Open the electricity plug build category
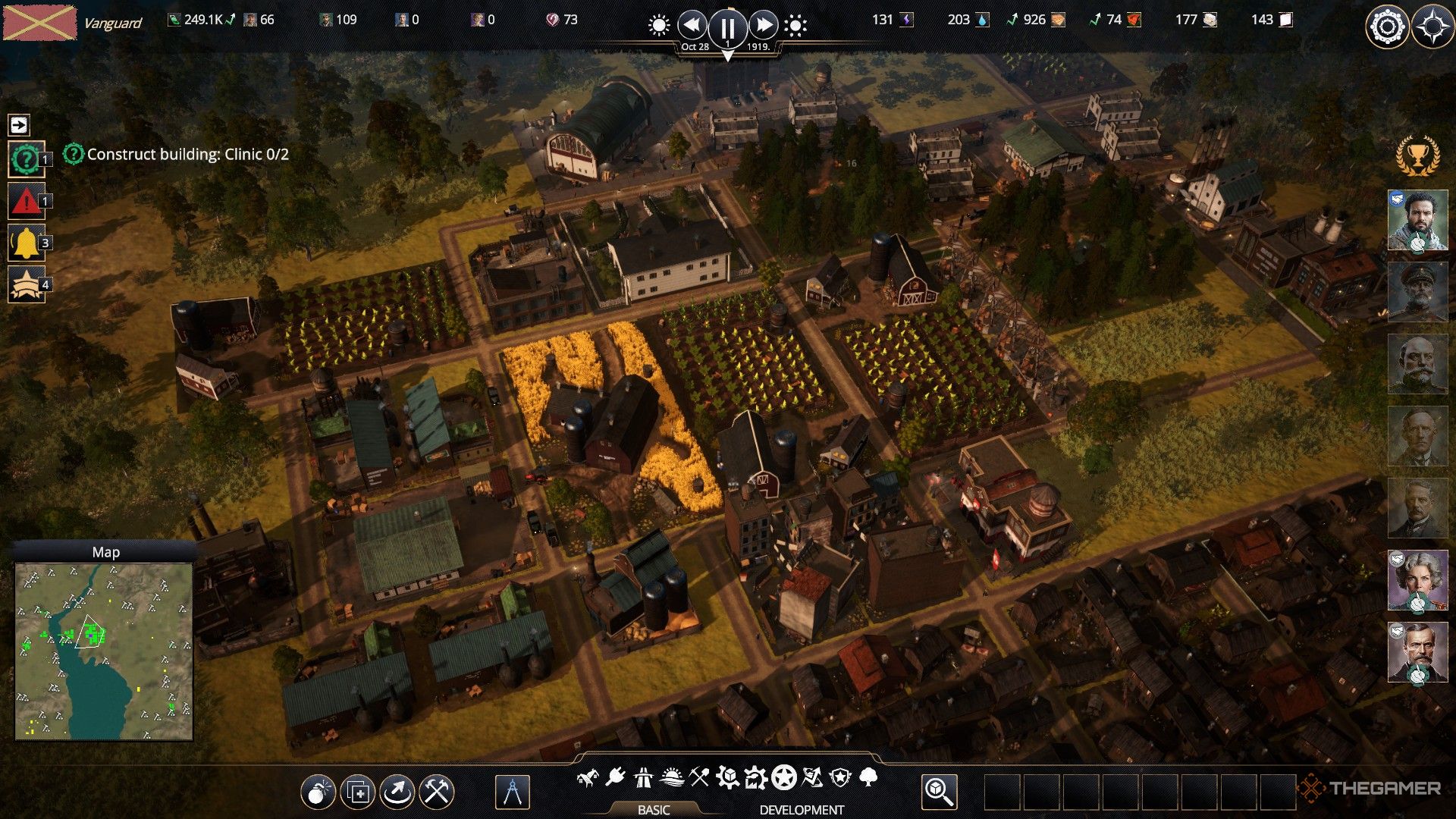The height and width of the screenshot is (819, 1456). pos(615,777)
